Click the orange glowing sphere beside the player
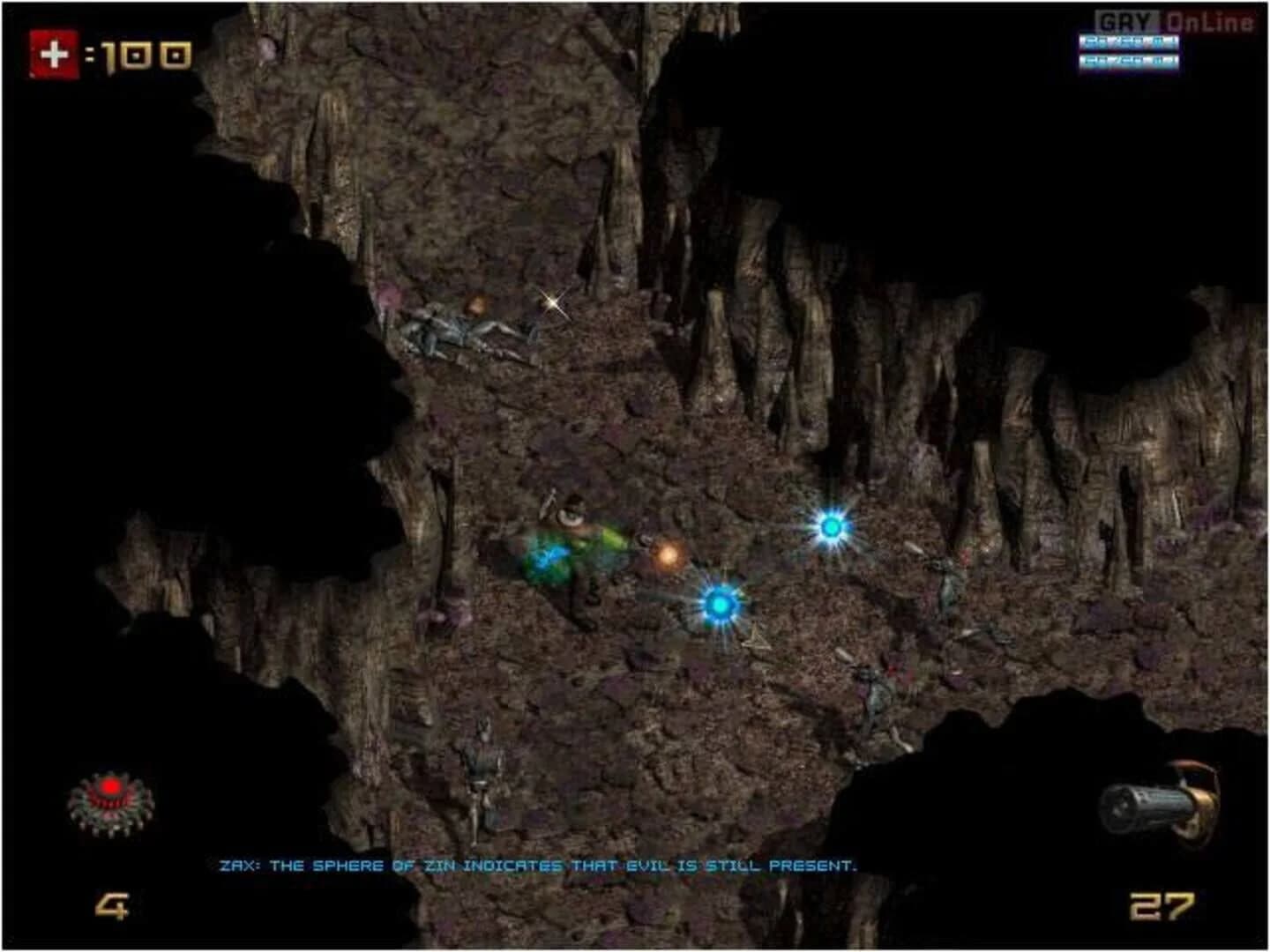1270x952 pixels. 667,557
